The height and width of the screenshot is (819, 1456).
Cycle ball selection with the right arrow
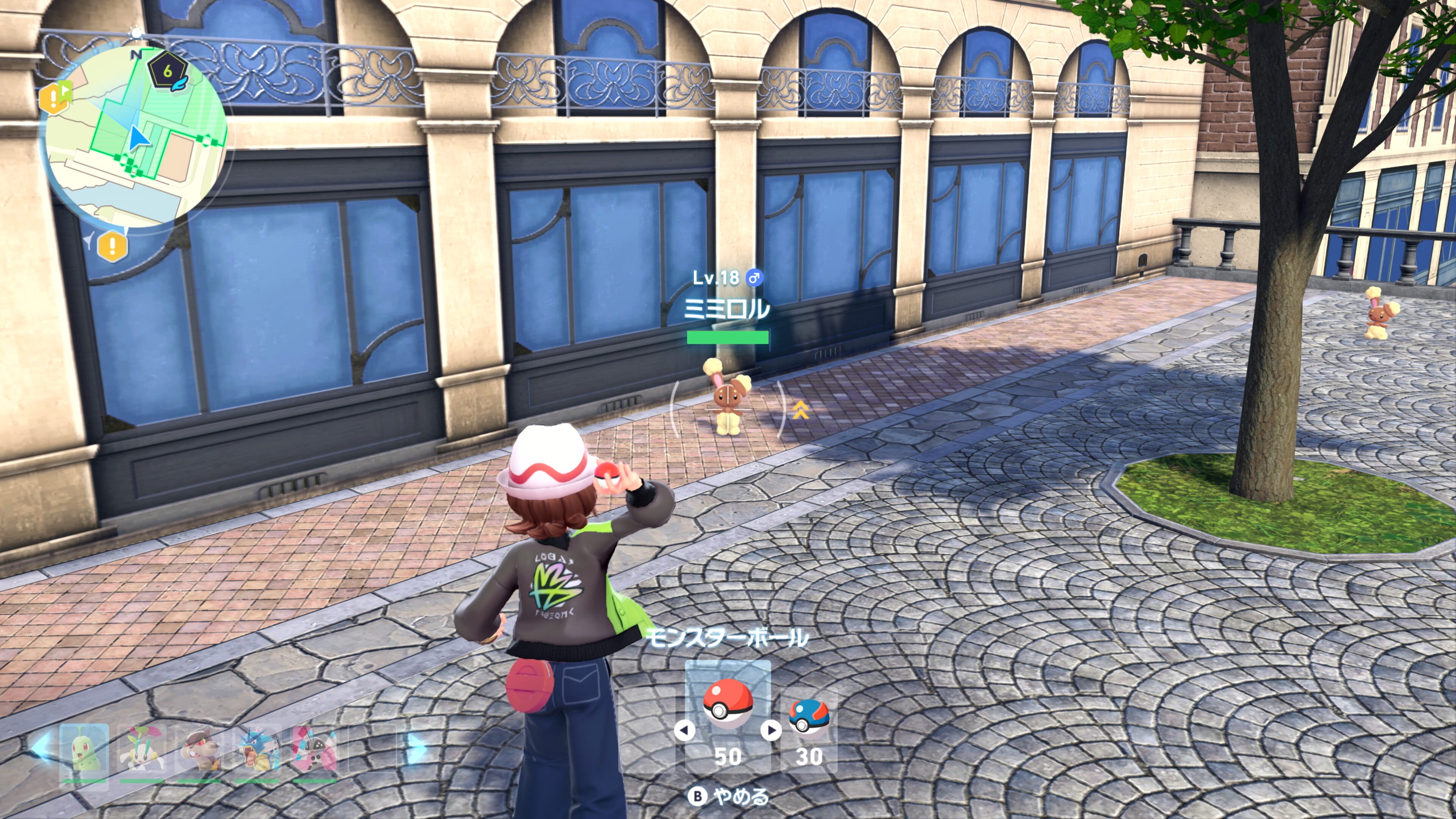pos(771,730)
